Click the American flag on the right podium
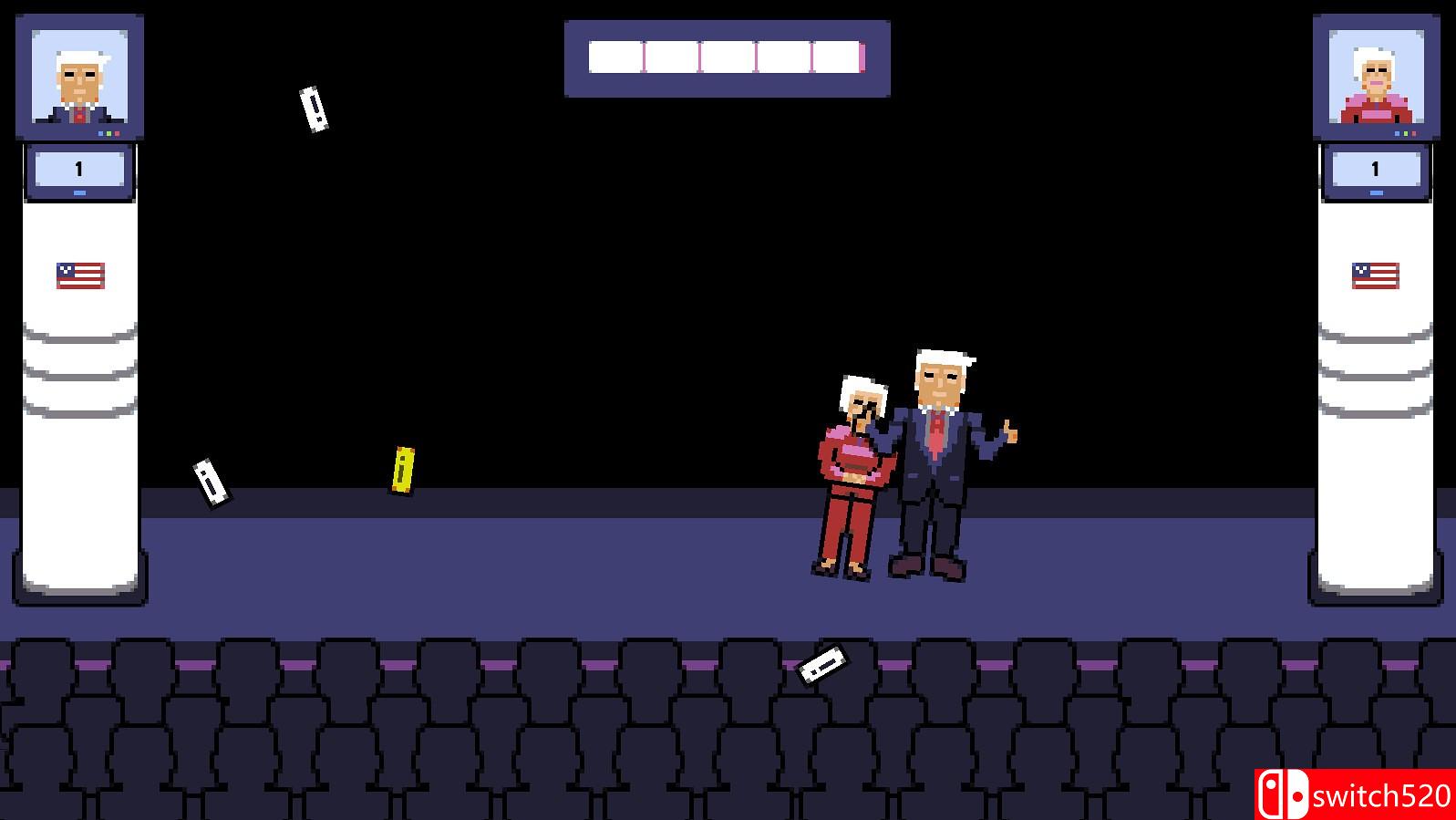The height and width of the screenshot is (820, 1456). (x=1375, y=274)
